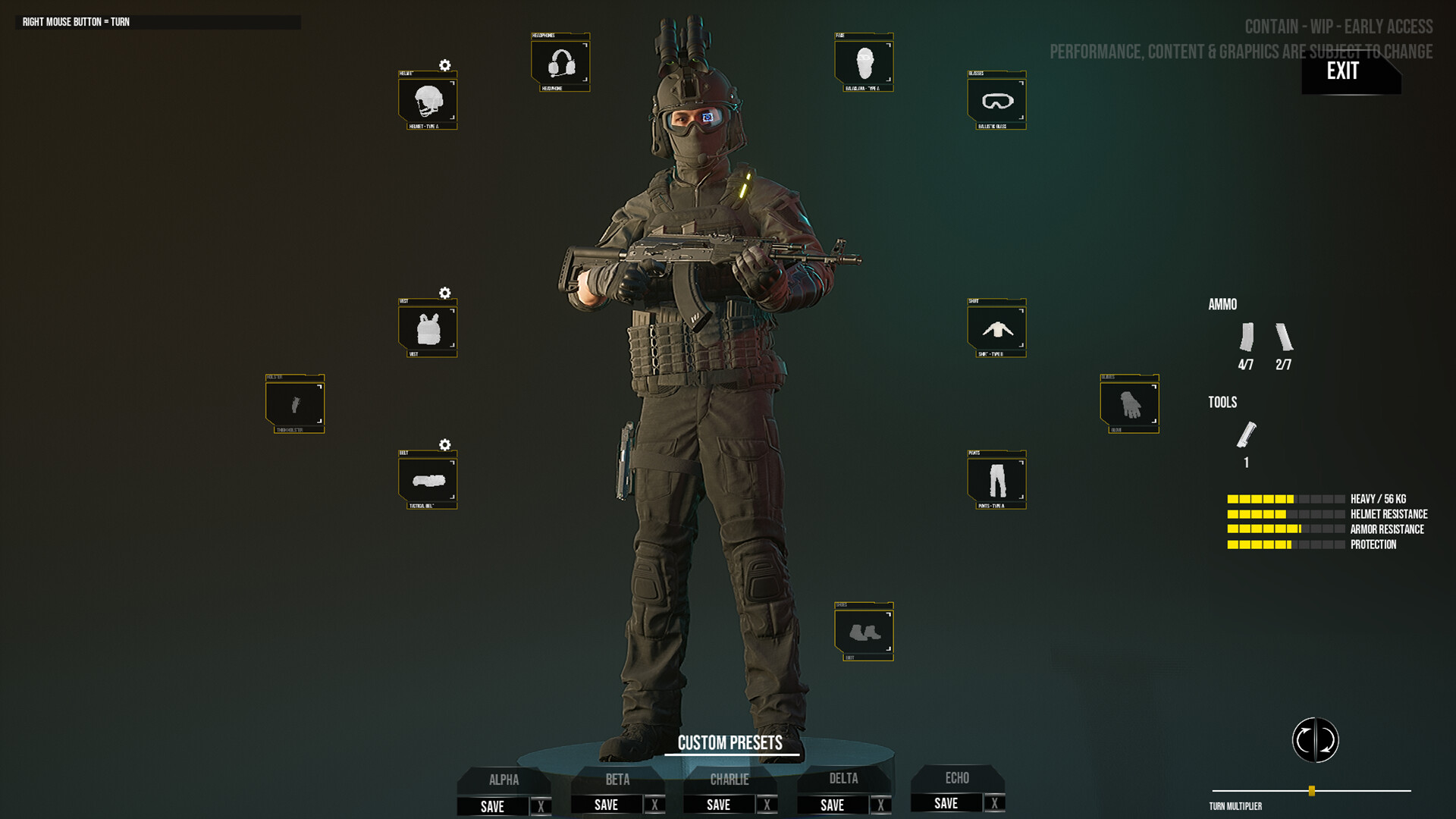
Task: Click the Glove equipment slot
Action: 1128,404
